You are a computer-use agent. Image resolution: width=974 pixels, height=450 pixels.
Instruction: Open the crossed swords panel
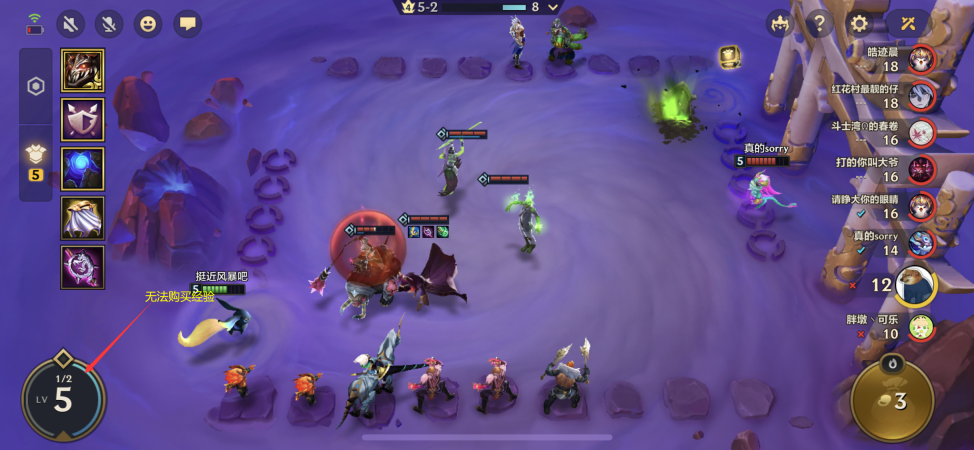[907, 23]
